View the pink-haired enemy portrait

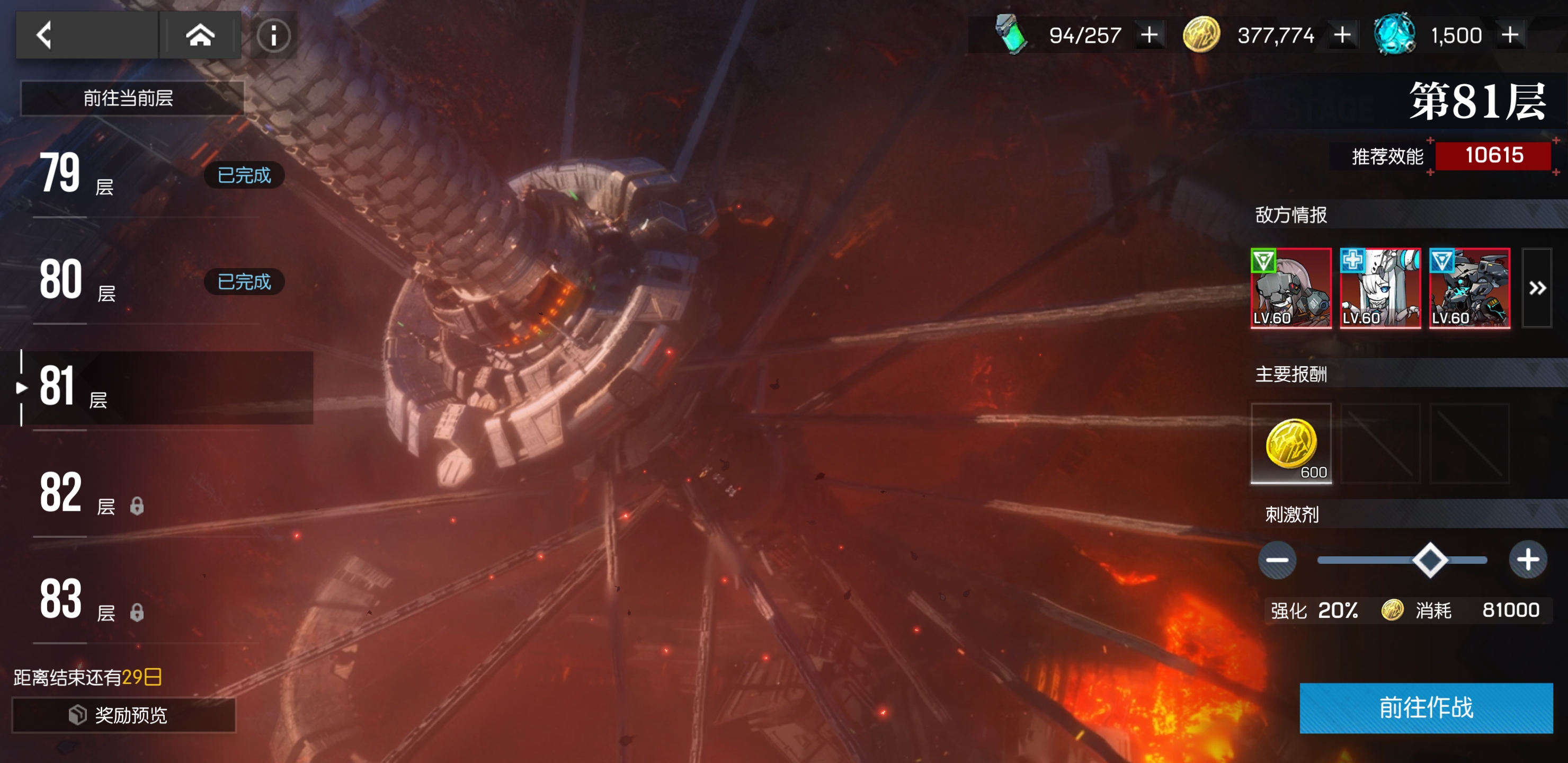(x=1290, y=288)
